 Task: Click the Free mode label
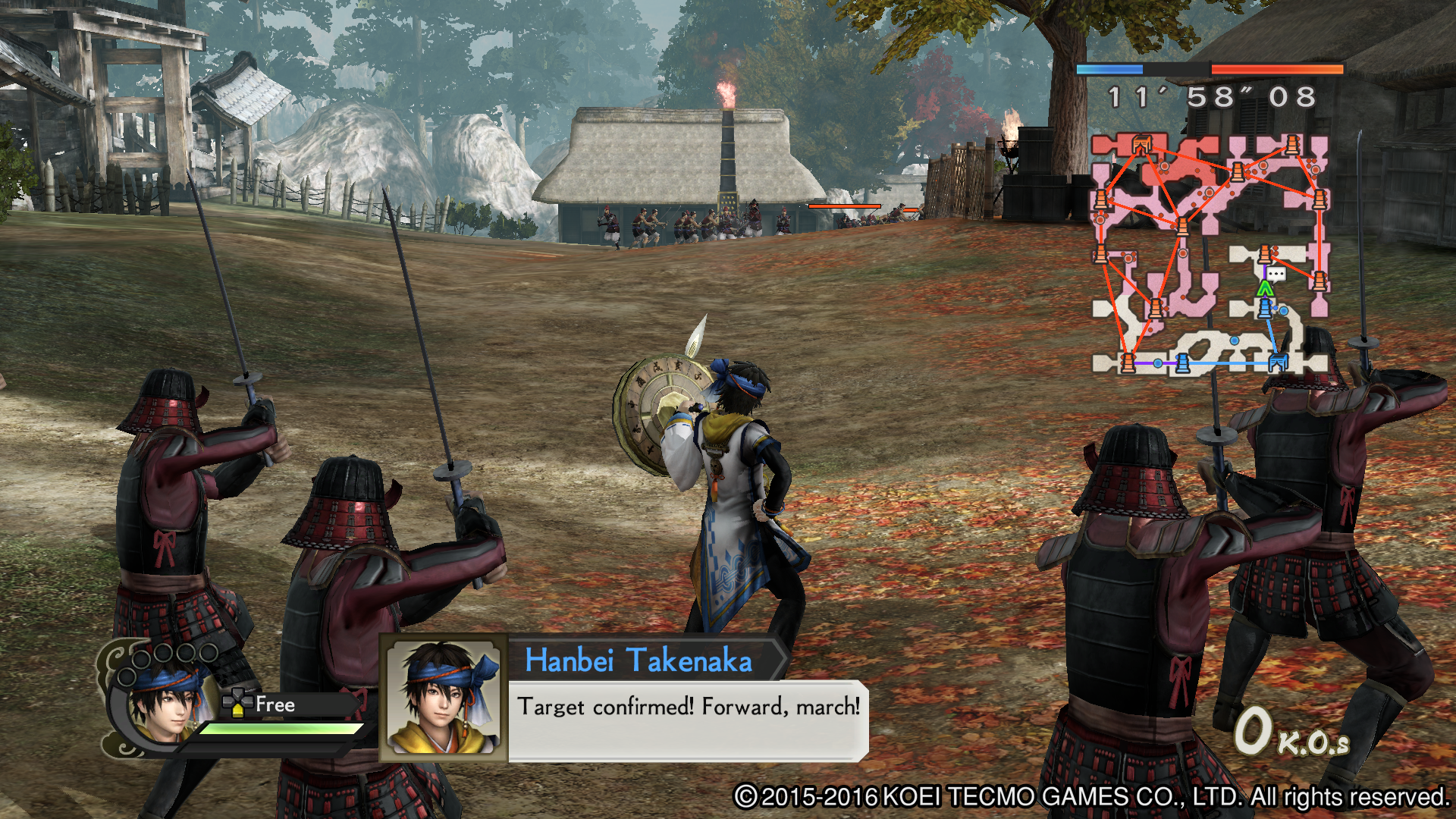278,704
